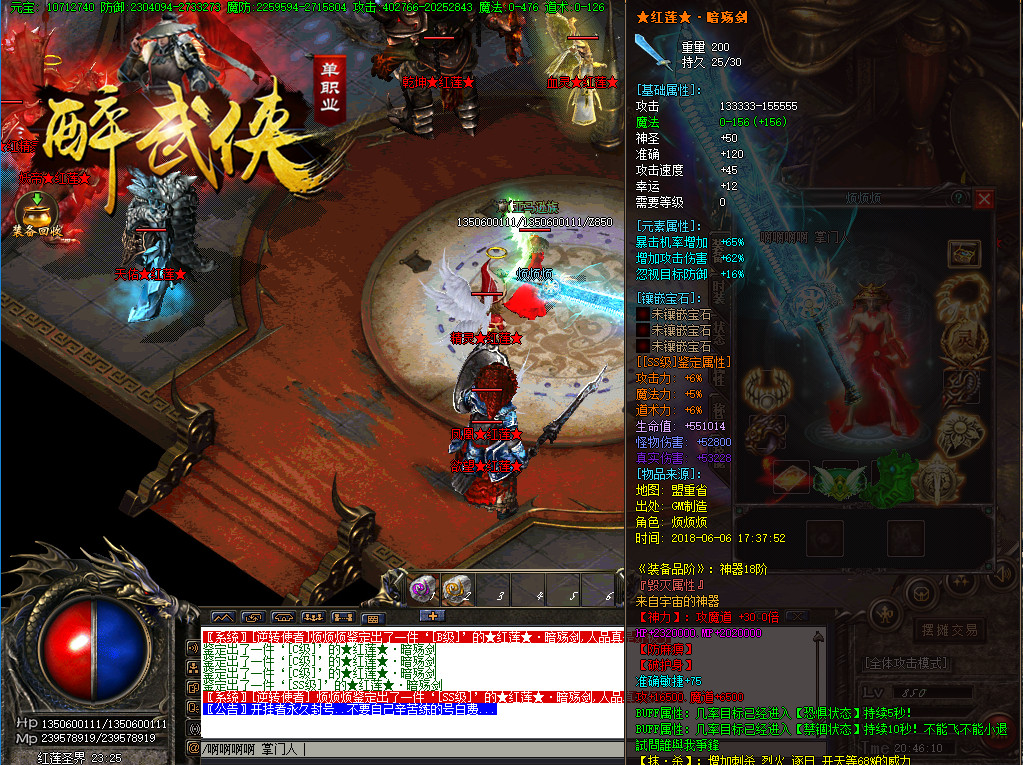
Task: Click the @ button beside the chat input
Action: (193, 748)
